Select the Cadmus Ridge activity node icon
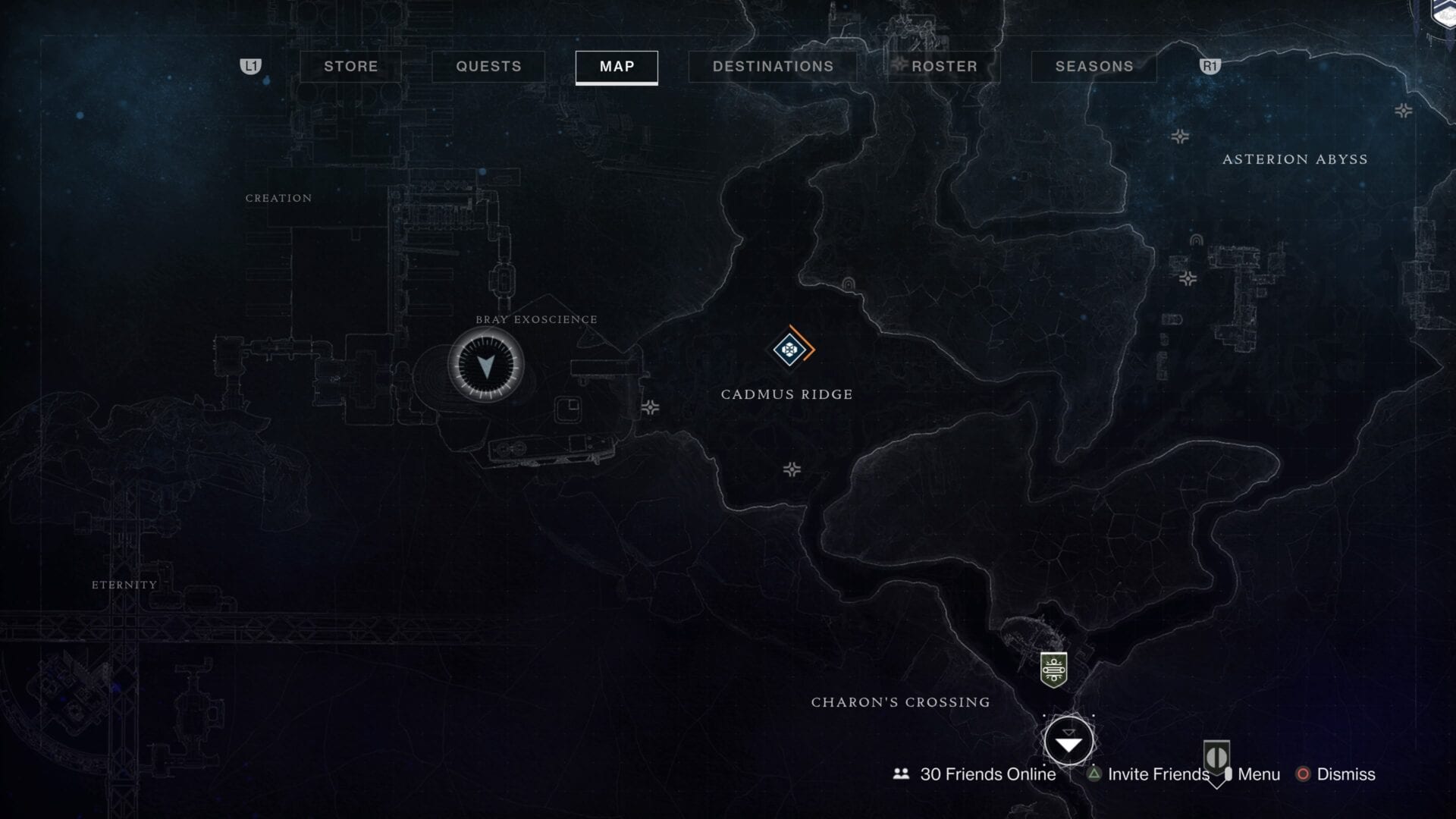The image size is (1456, 819). (788, 350)
